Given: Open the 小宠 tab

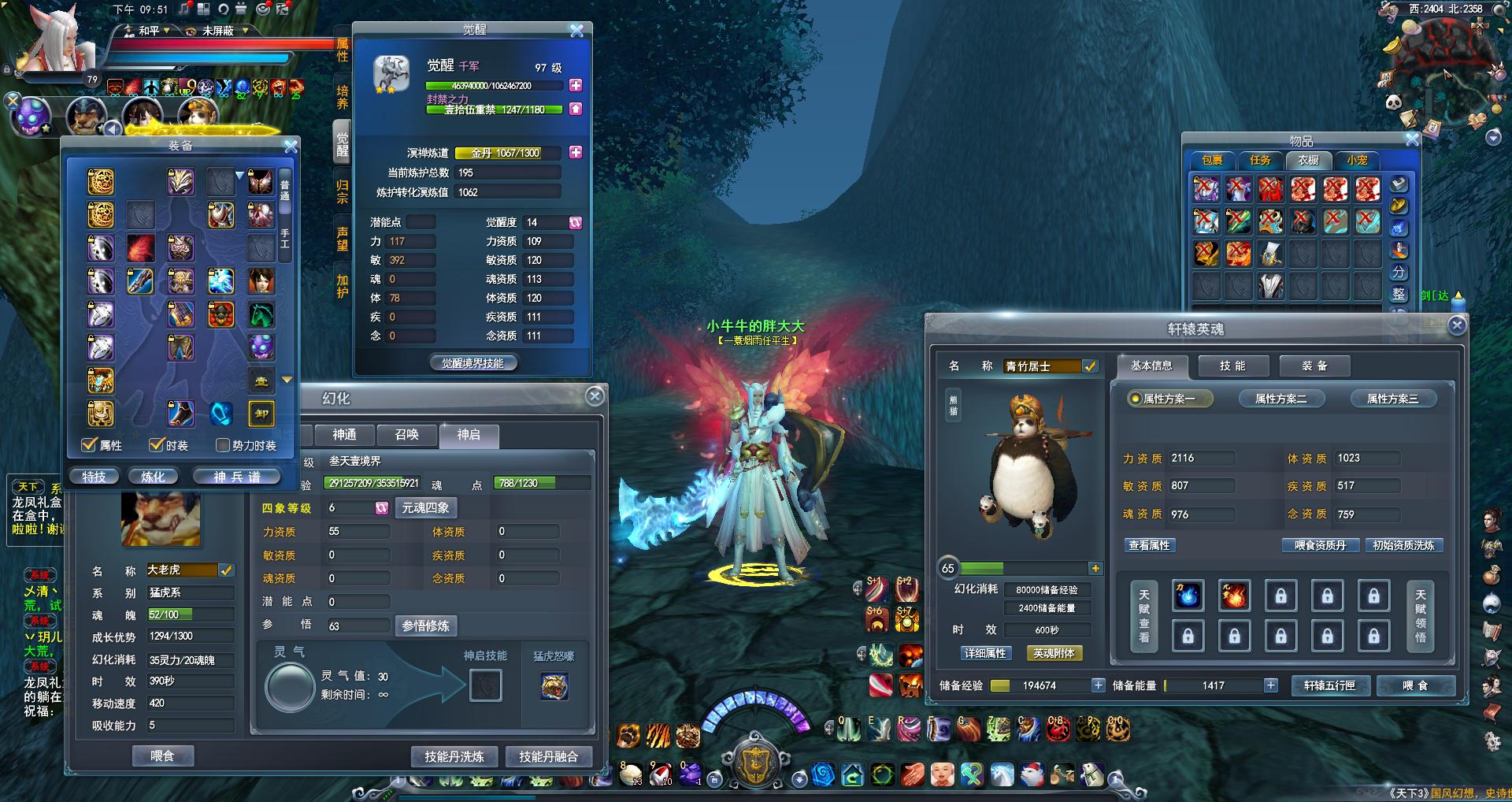Looking at the screenshot, I should 1357,160.
